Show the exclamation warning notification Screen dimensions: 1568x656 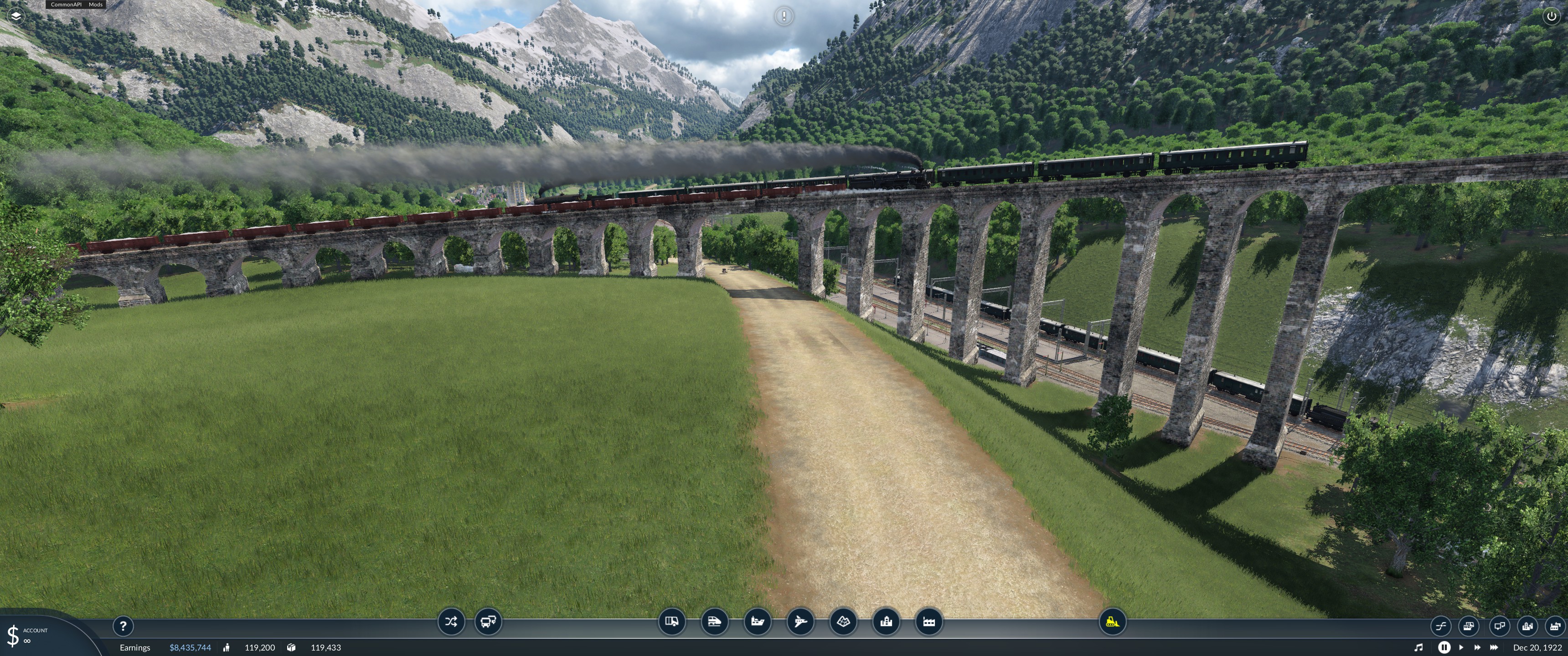pyautogui.click(x=784, y=16)
